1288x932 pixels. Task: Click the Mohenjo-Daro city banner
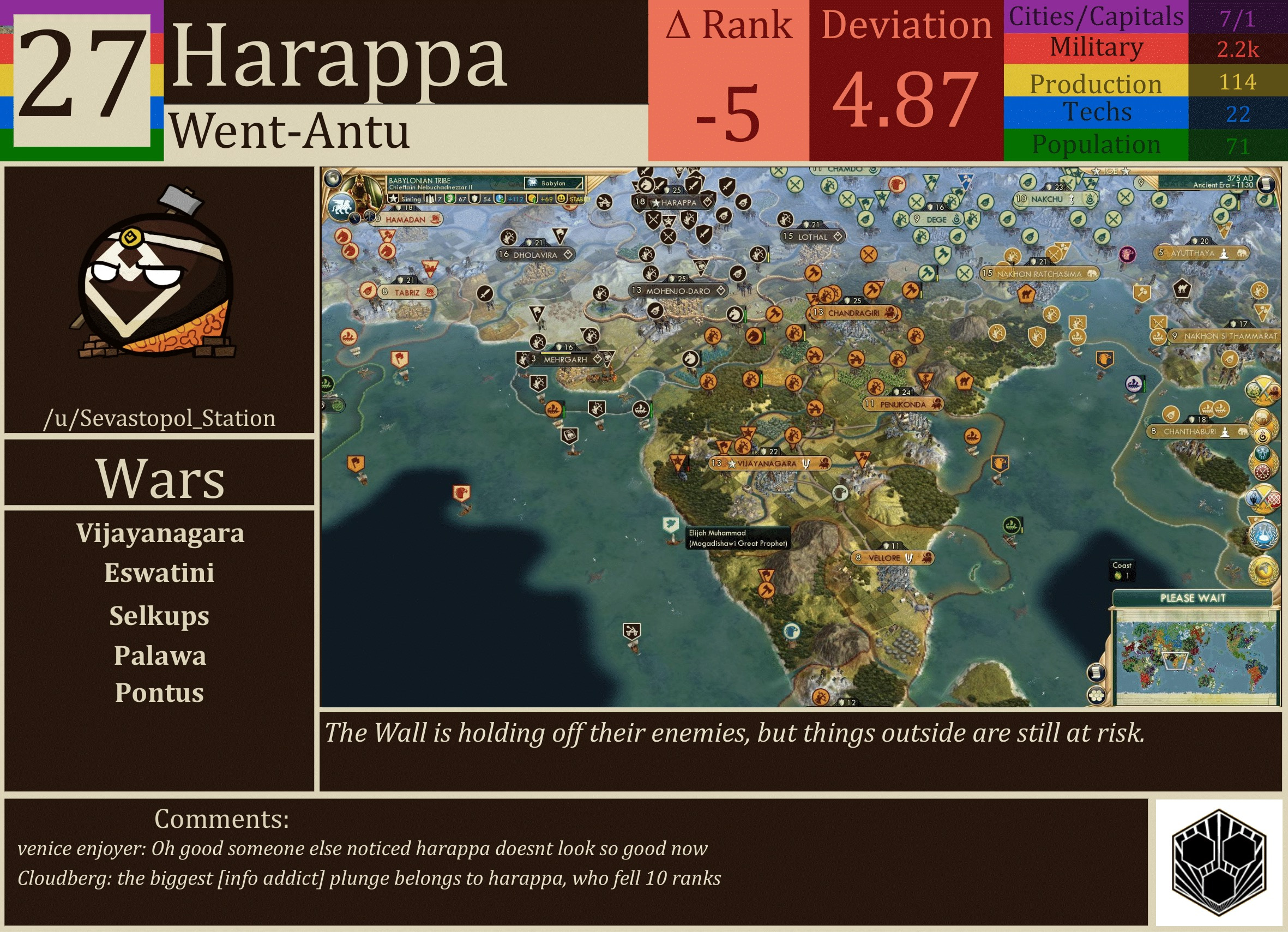[x=679, y=291]
